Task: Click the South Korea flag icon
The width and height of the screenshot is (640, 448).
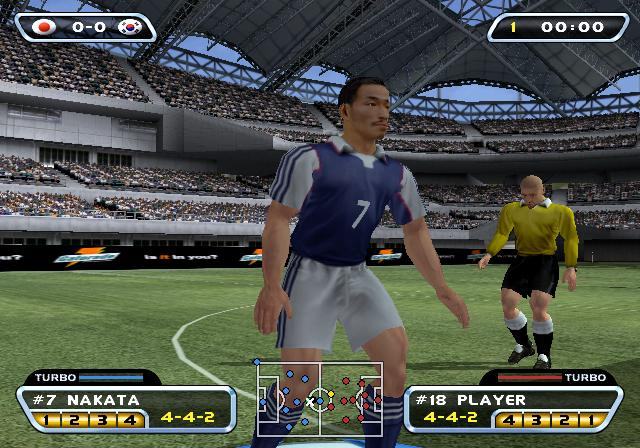Action: click(x=128, y=27)
